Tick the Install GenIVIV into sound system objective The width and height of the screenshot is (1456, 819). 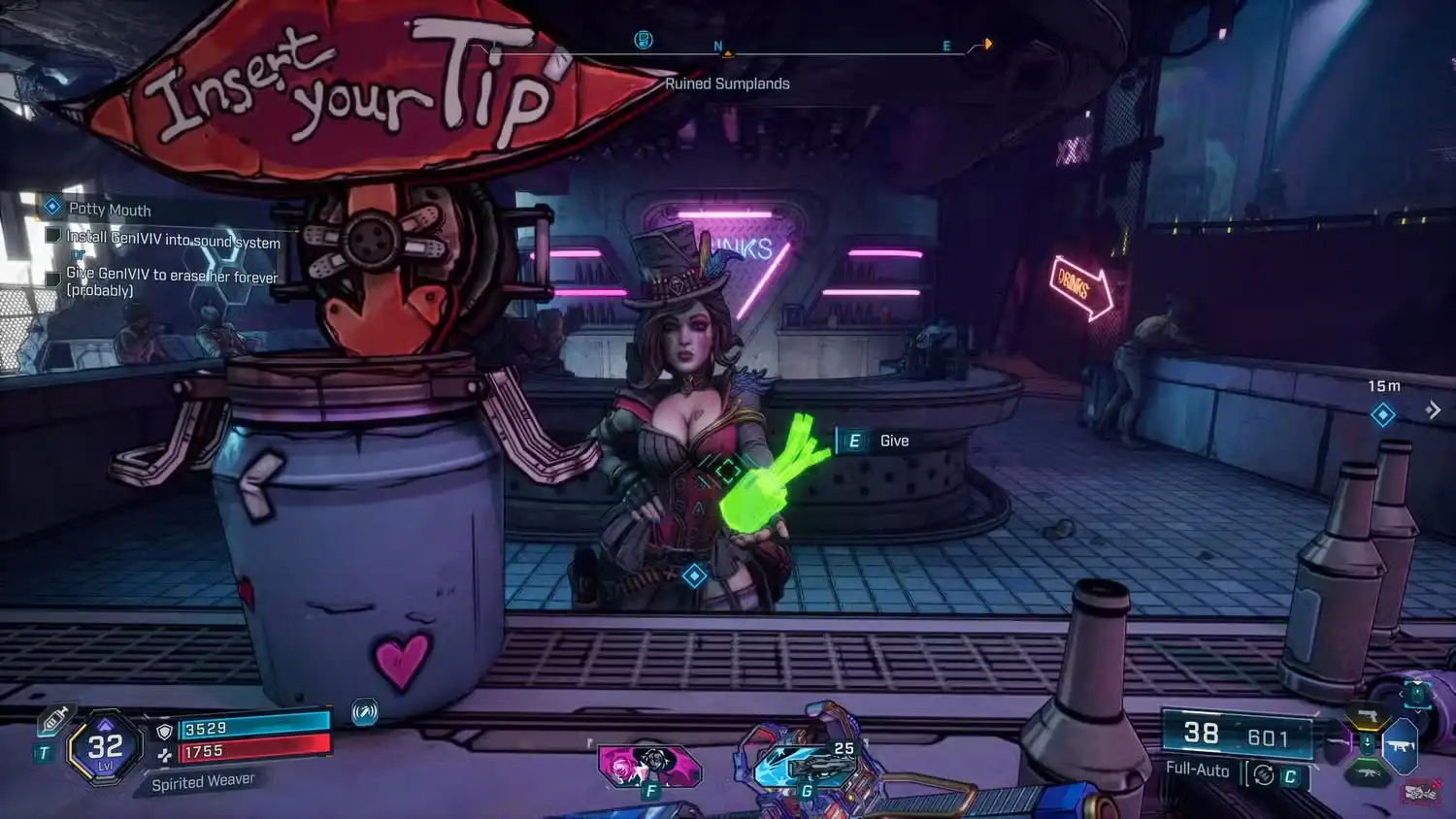pyautogui.click(x=53, y=236)
